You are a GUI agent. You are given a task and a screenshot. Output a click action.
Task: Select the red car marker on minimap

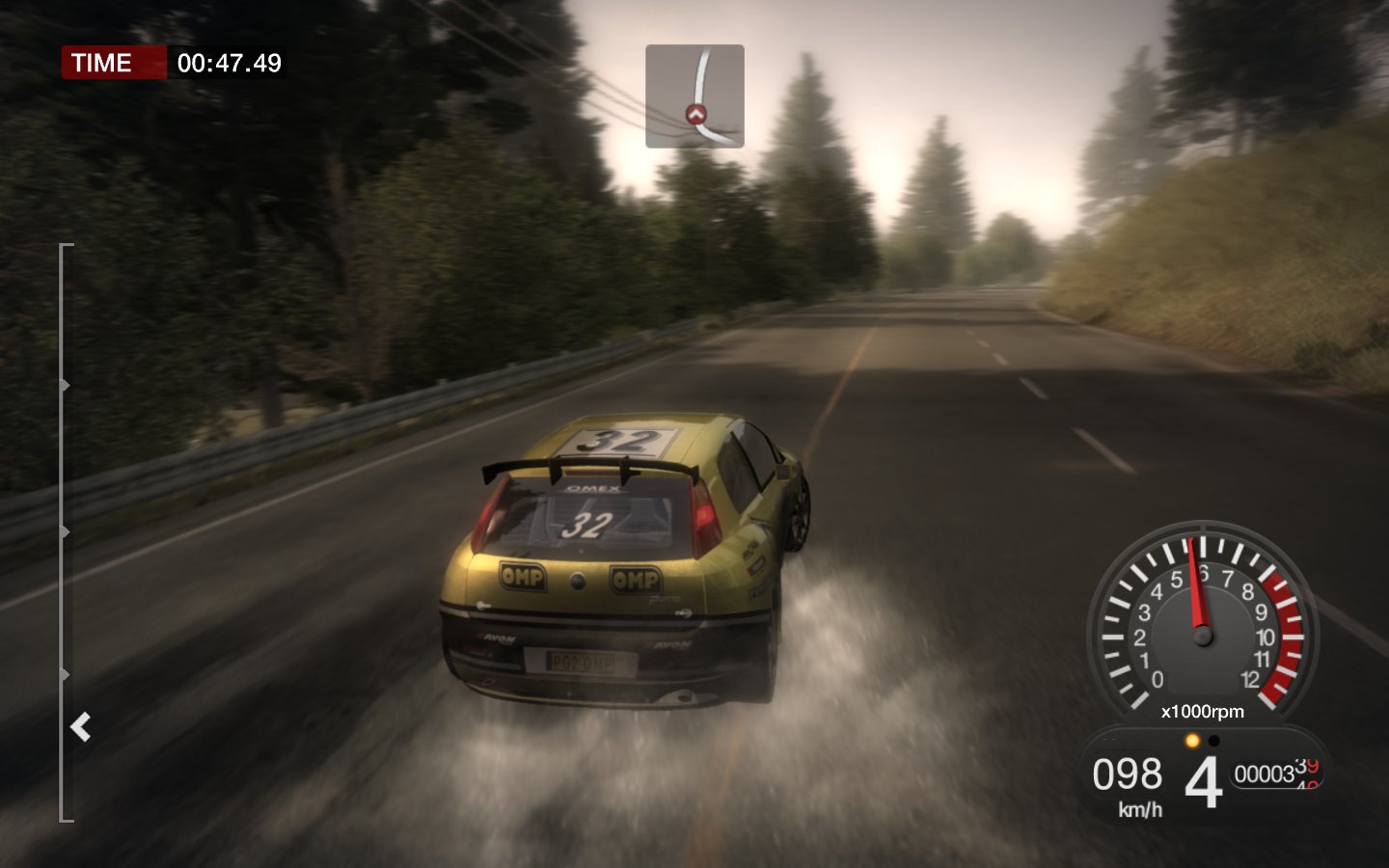[695, 115]
